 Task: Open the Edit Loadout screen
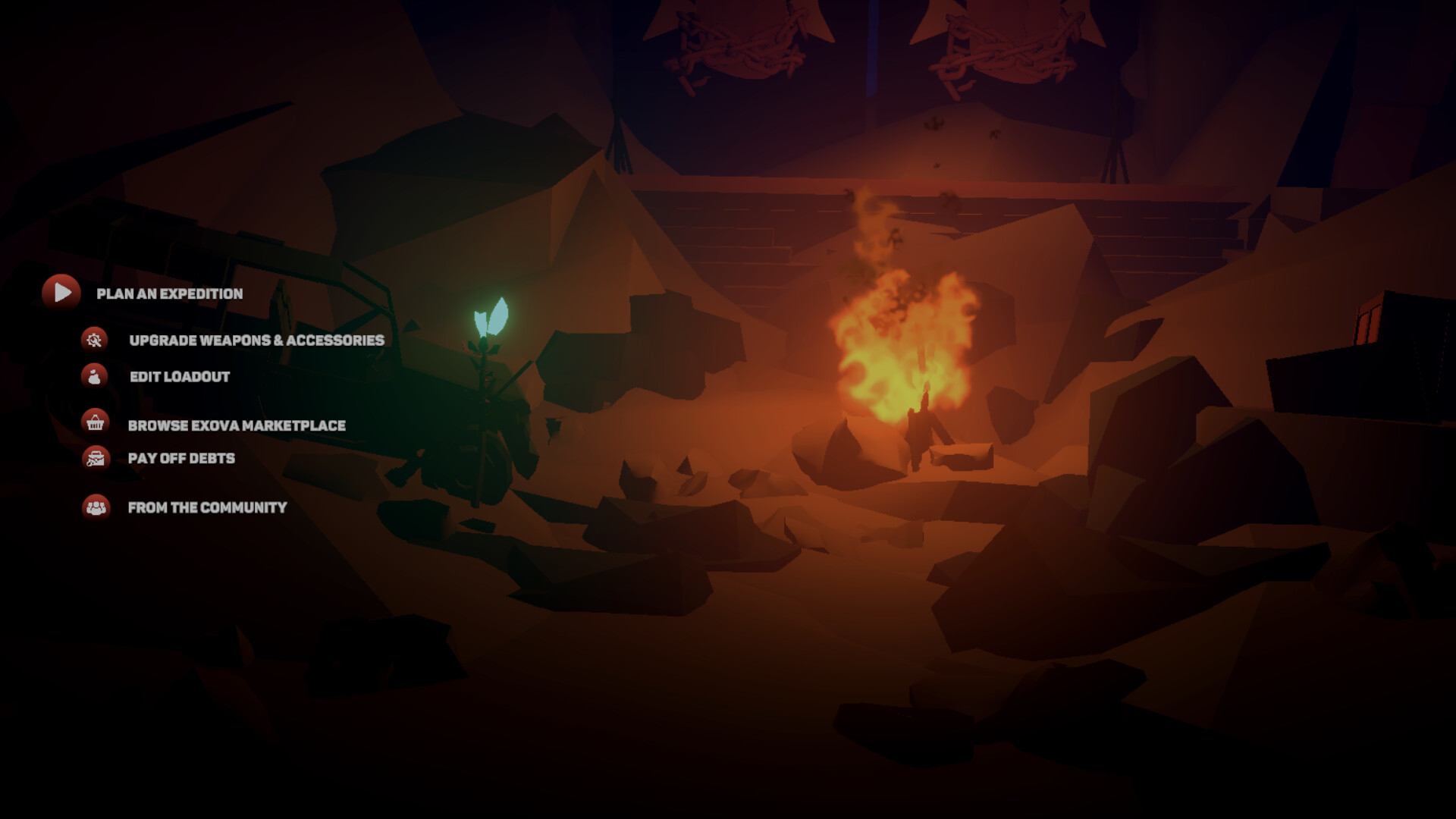point(180,377)
